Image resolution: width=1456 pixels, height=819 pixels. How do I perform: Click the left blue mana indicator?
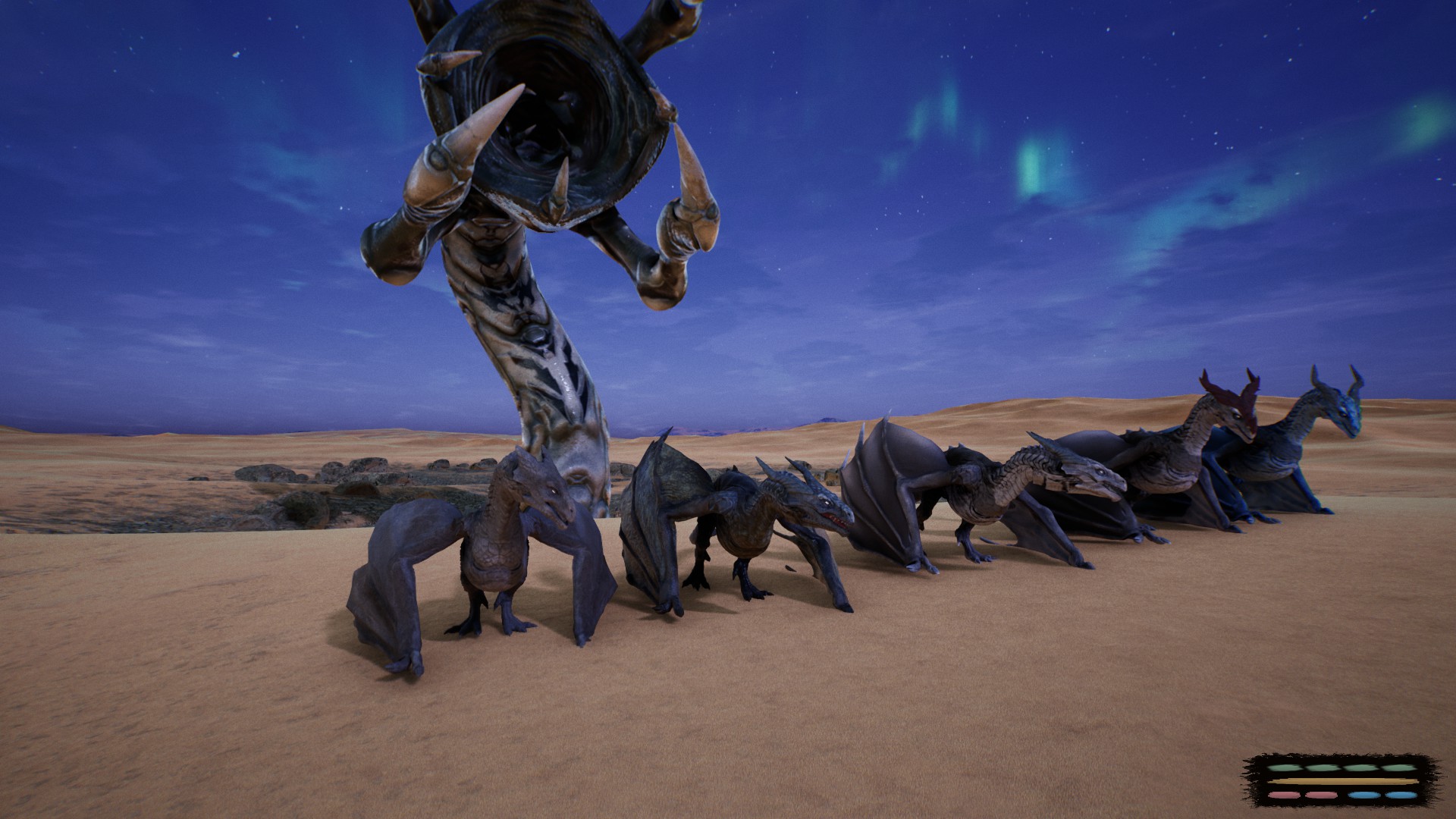pyautogui.click(x=1364, y=795)
